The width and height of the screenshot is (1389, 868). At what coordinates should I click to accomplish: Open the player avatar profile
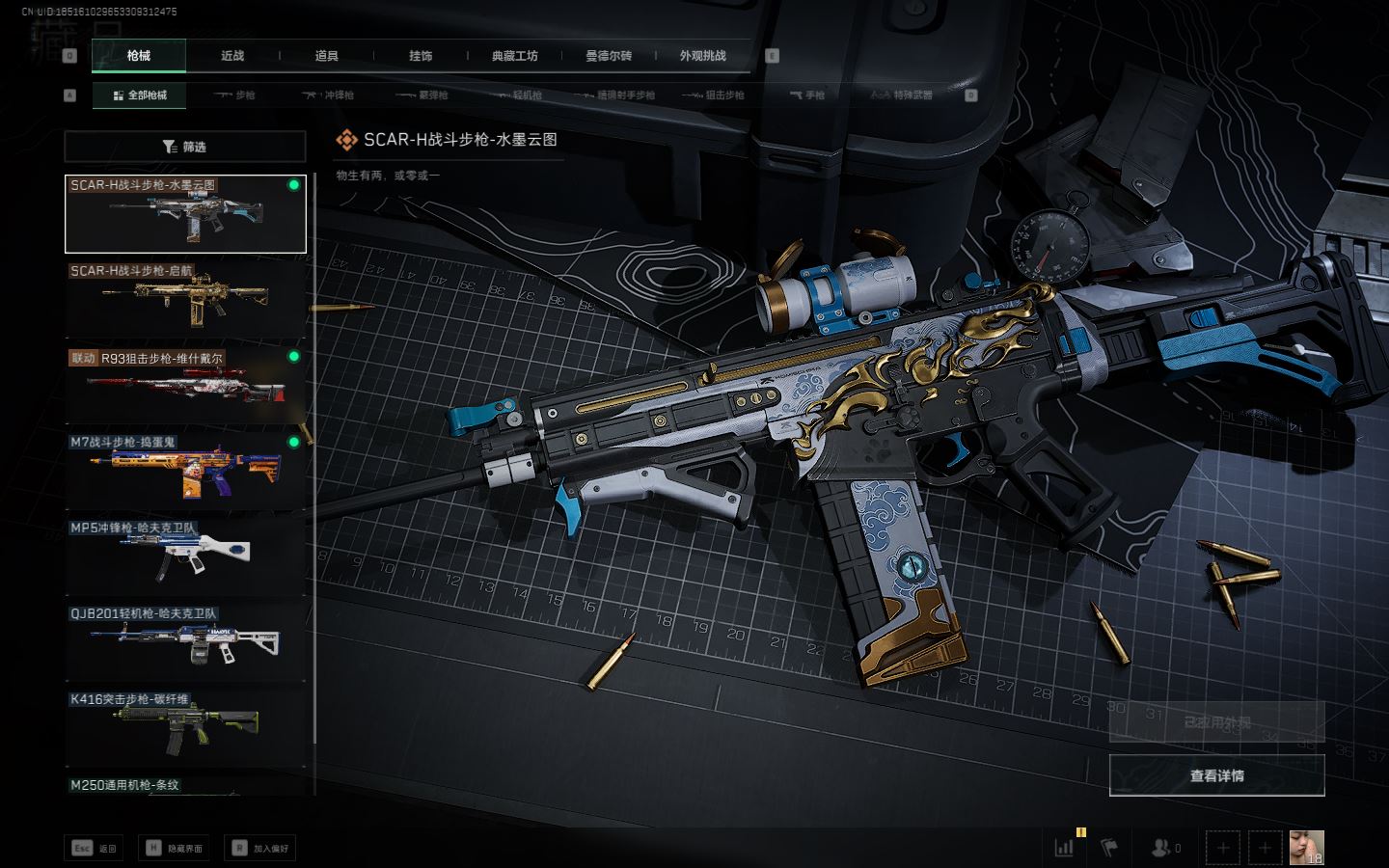click(1306, 848)
